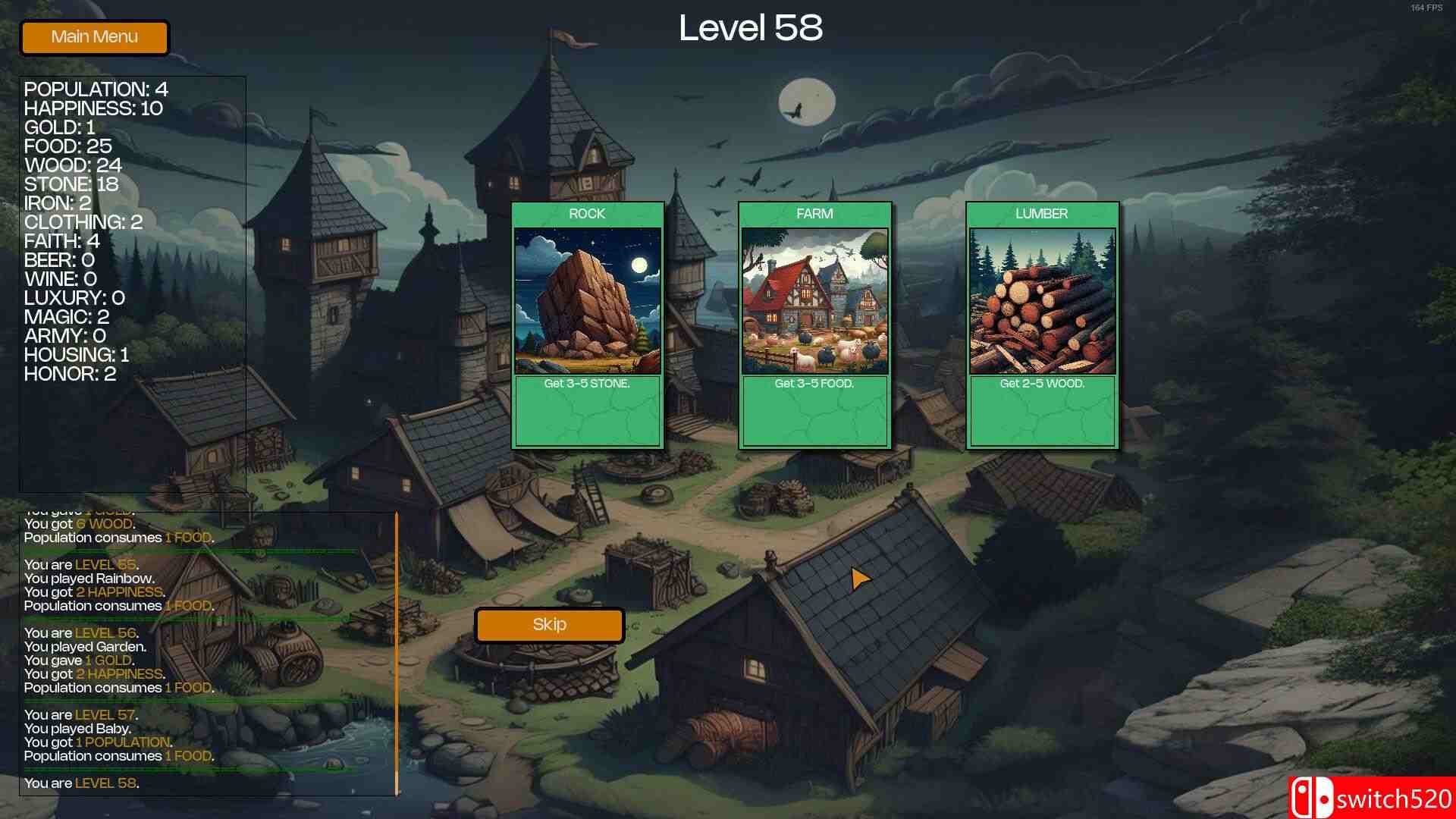The height and width of the screenshot is (819, 1456).
Task: Select the ROCK card title header
Action: click(x=588, y=214)
